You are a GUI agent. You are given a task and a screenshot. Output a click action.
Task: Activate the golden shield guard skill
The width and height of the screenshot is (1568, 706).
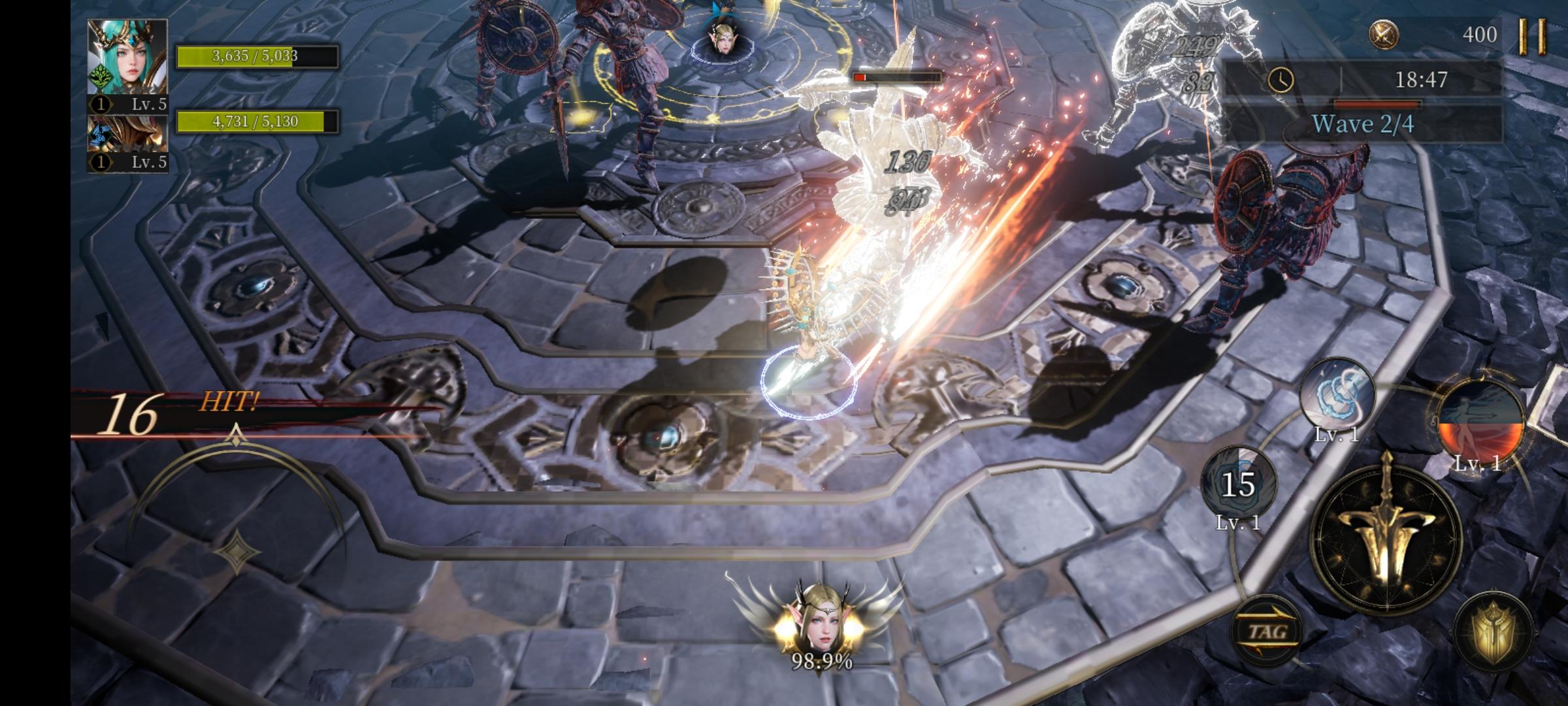[x=1493, y=630]
